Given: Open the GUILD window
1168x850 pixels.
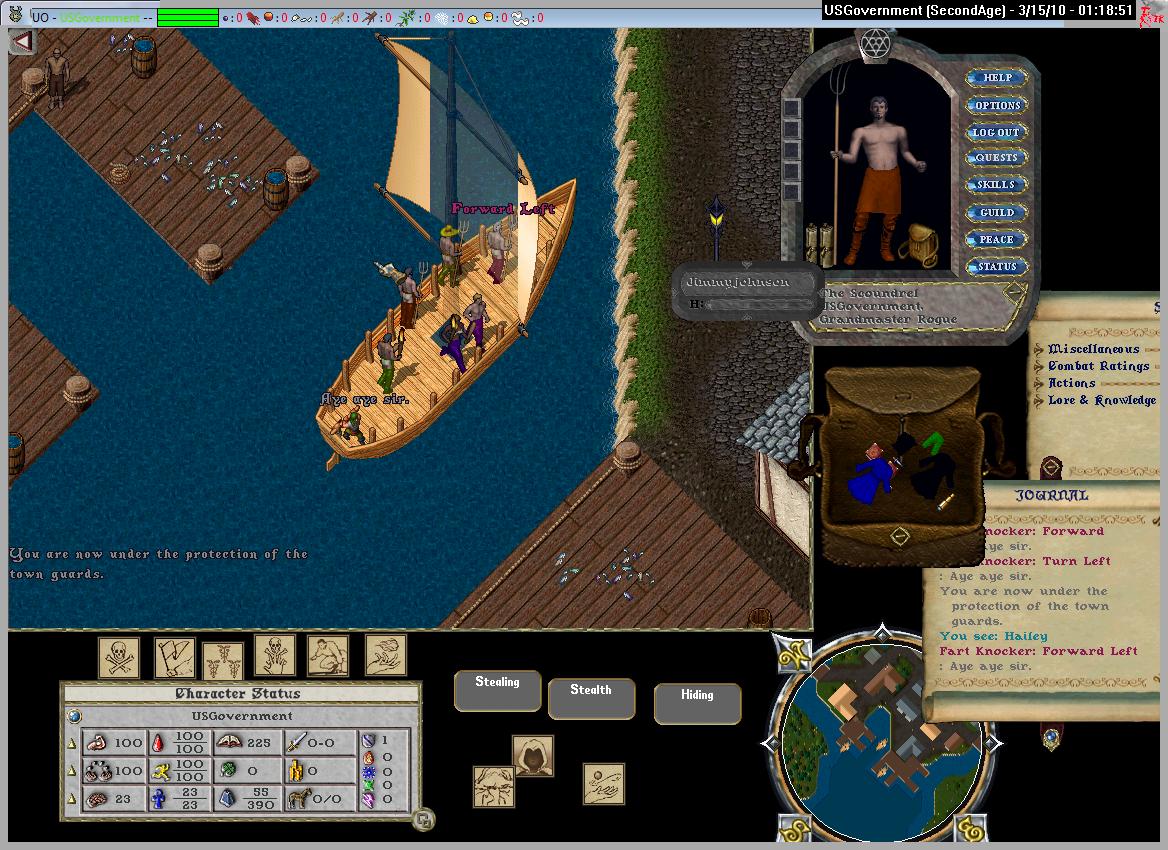Looking at the screenshot, I should click(x=996, y=212).
